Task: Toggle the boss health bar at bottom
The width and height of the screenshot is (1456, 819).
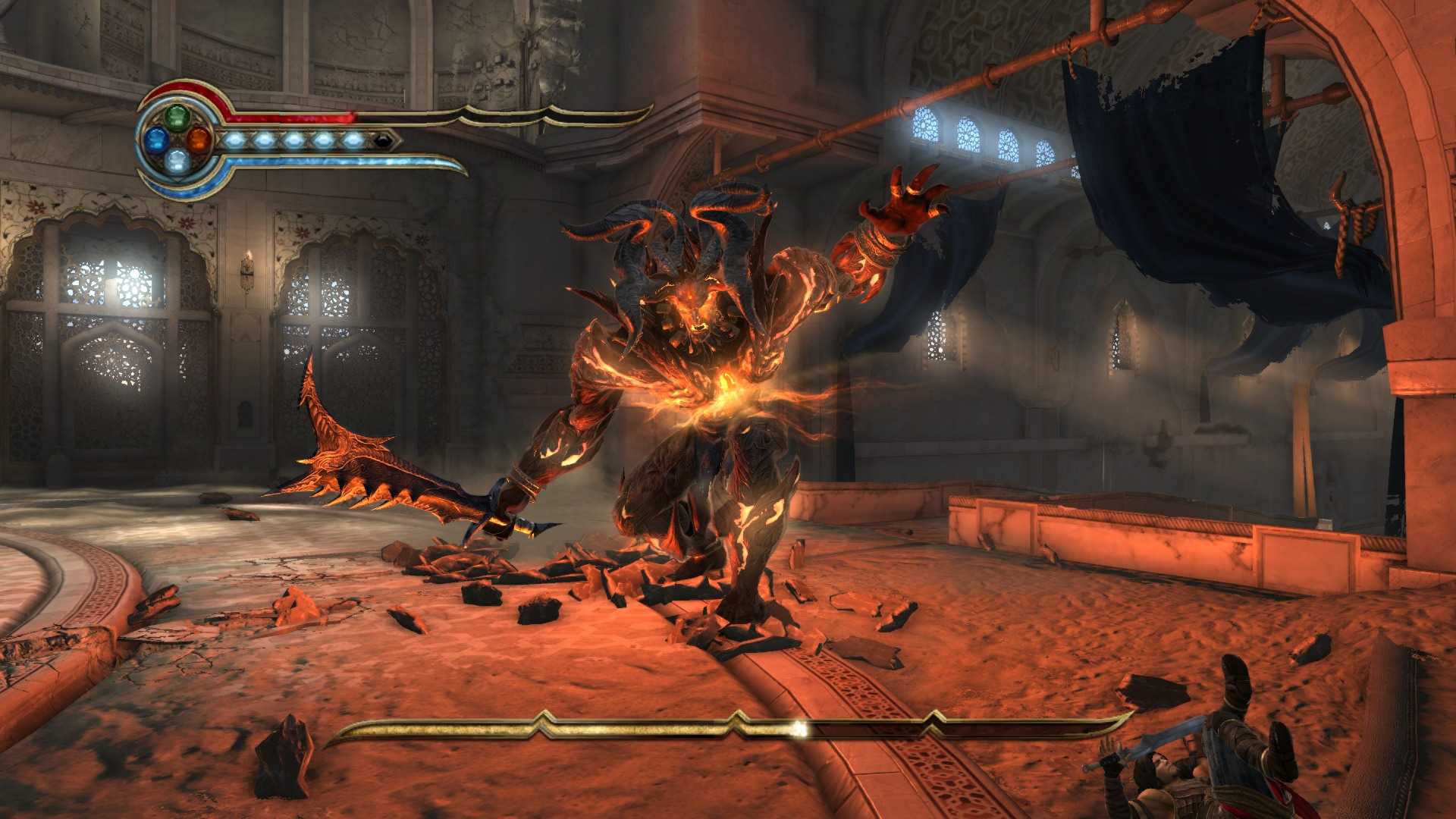Action: pos(607,726)
